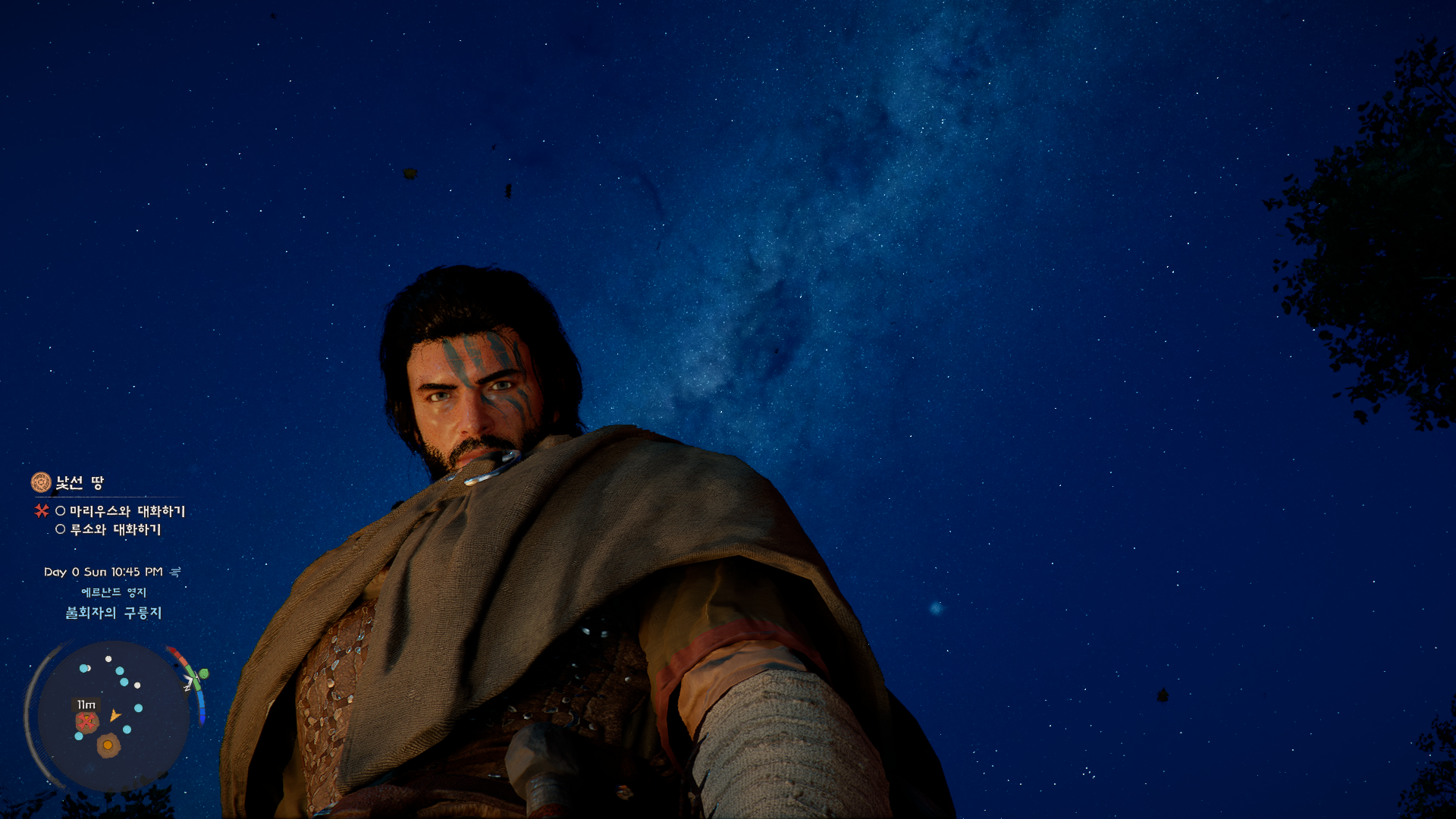Click the red quest marker on minimap
The width and height of the screenshot is (1456, 819).
87,721
